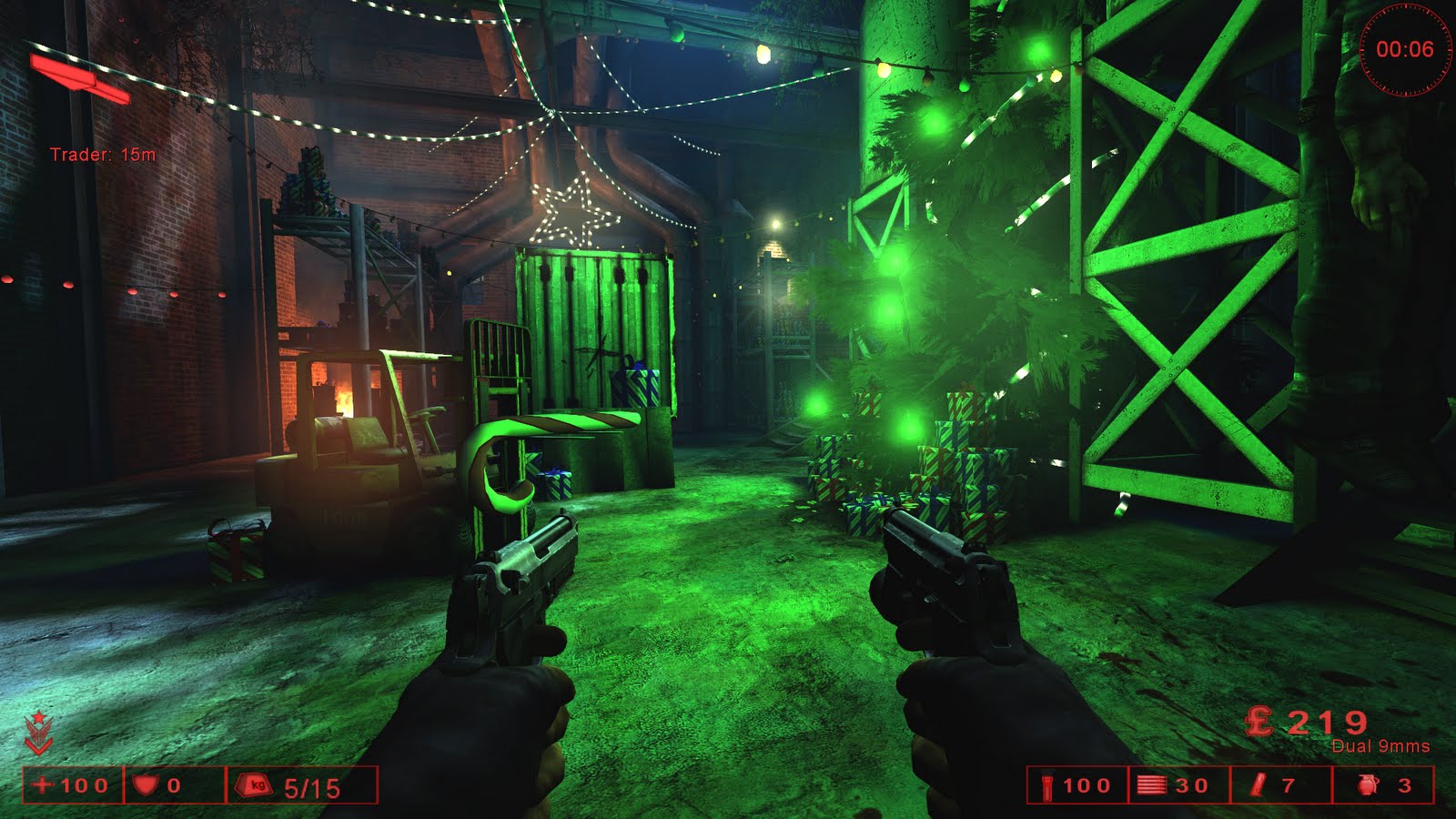Click the Dual 9mms weapon label
The height and width of the screenshot is (819, 1456).
tap(1380, 746)
